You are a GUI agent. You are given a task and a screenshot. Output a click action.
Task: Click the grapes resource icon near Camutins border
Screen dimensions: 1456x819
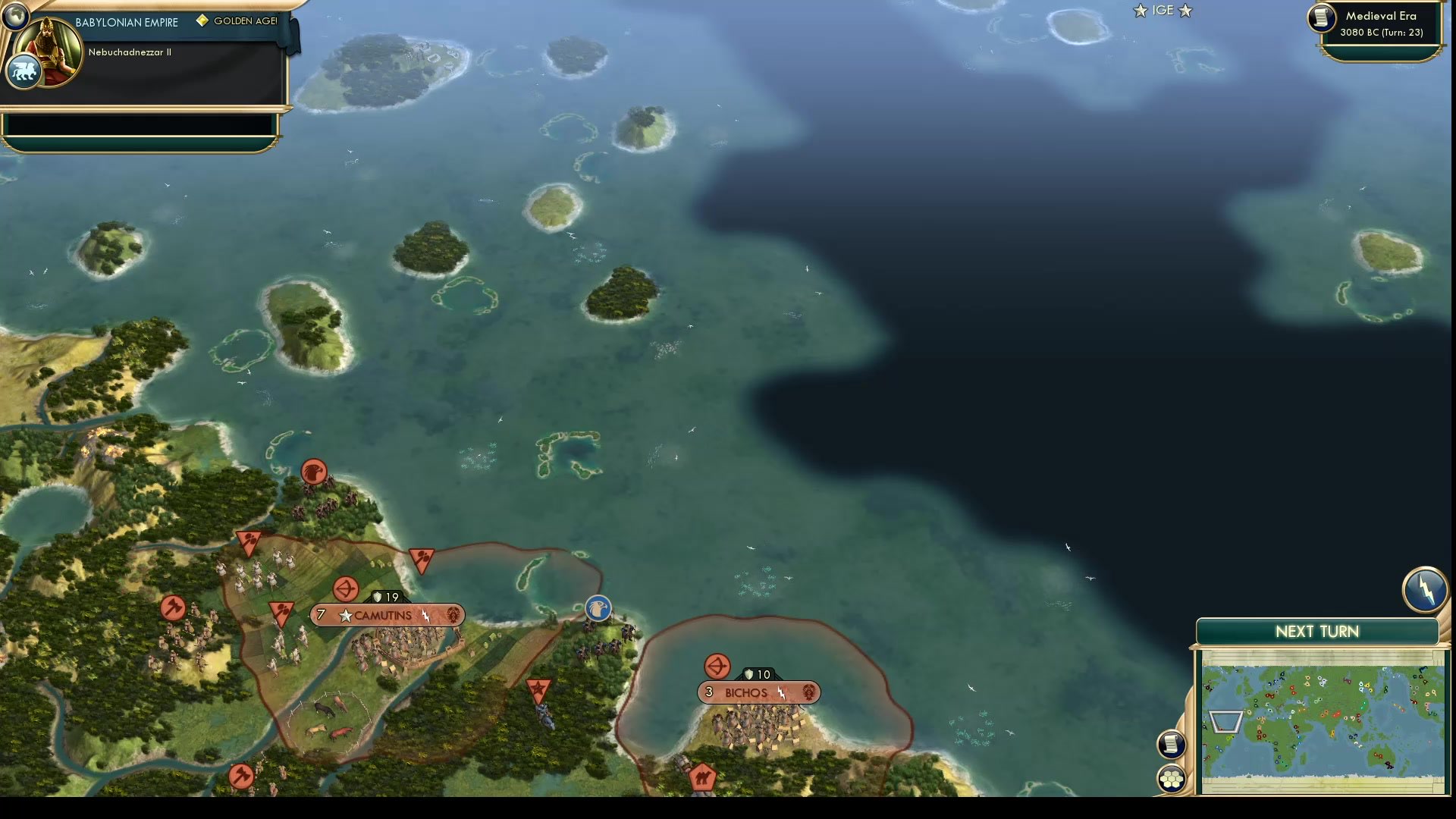point(420,560)
